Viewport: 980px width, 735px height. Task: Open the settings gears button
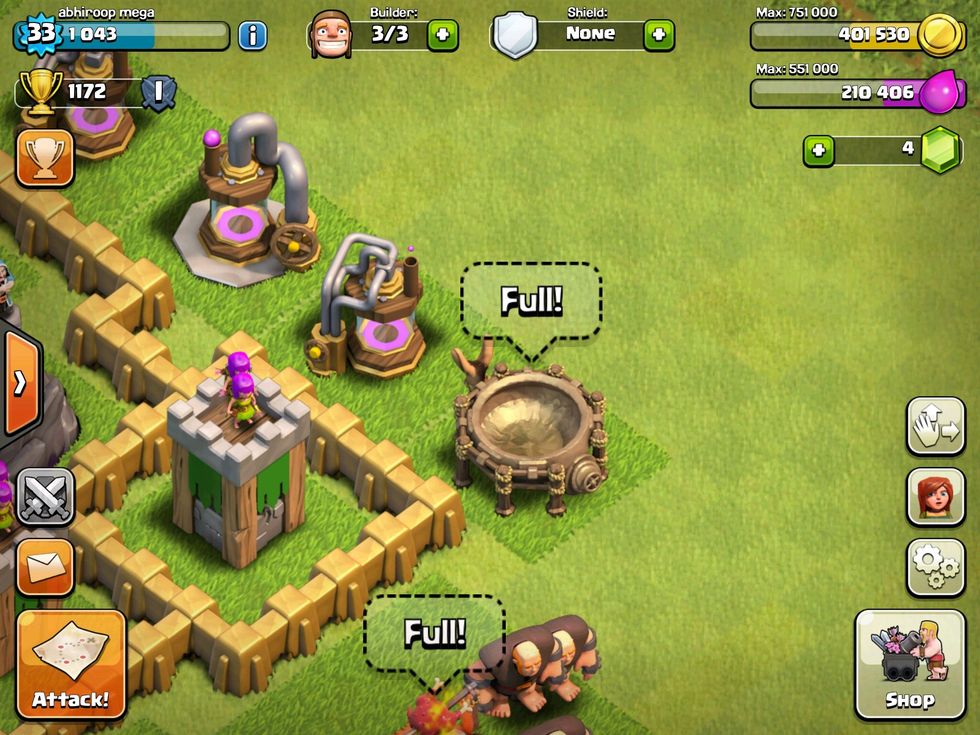point(935,567)
